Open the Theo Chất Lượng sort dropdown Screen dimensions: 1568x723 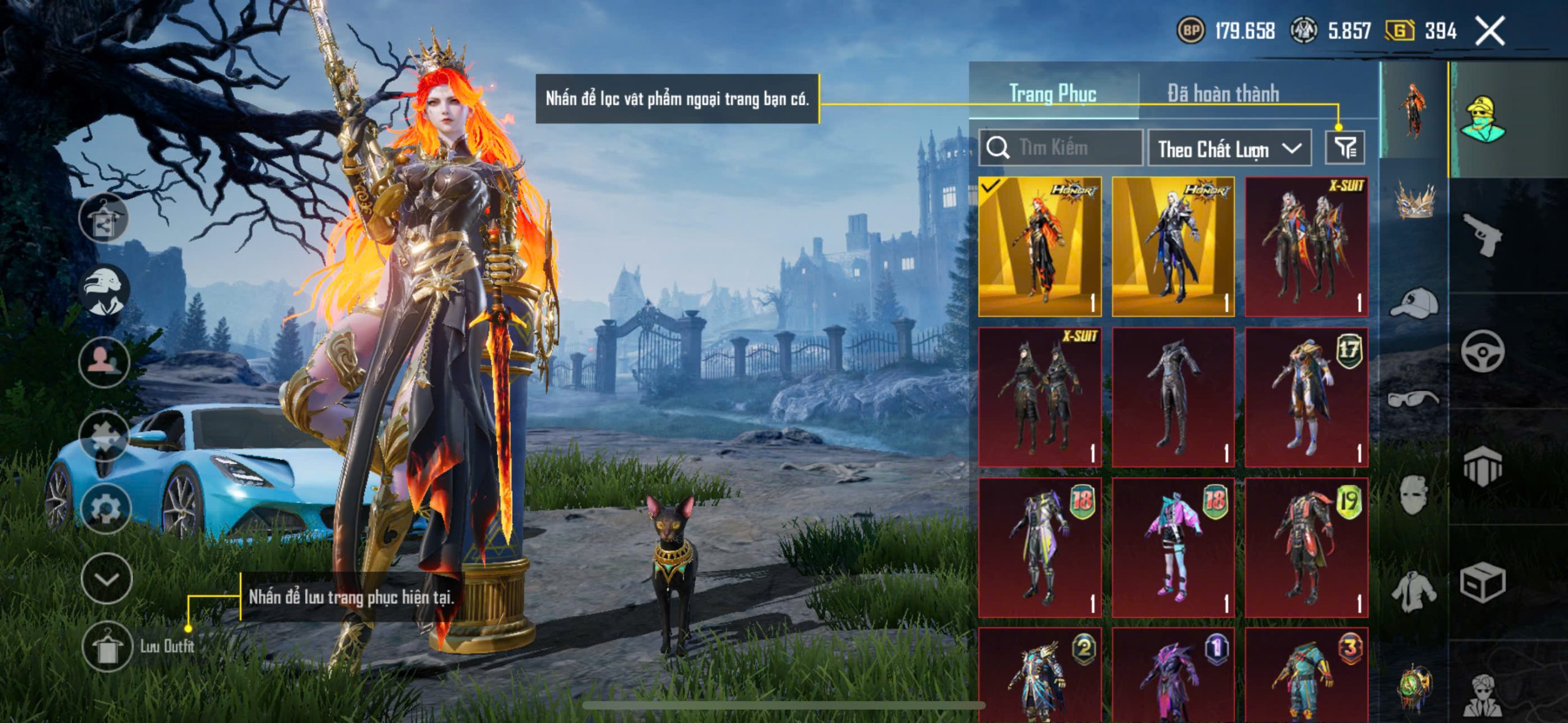pyautogui.click(x=1229, y=149)
